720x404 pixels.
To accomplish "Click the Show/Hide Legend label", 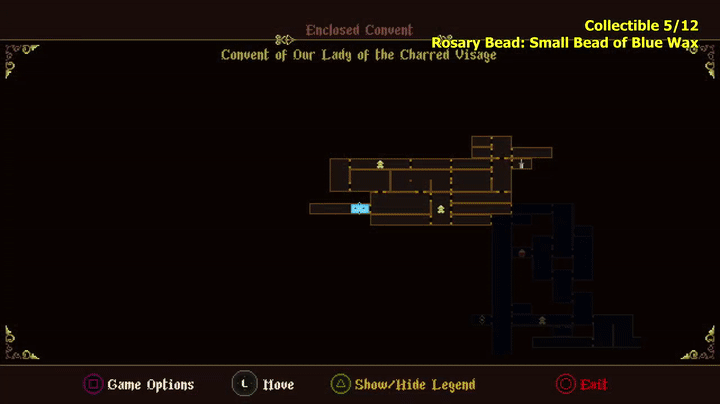I will tap(415, 384).
